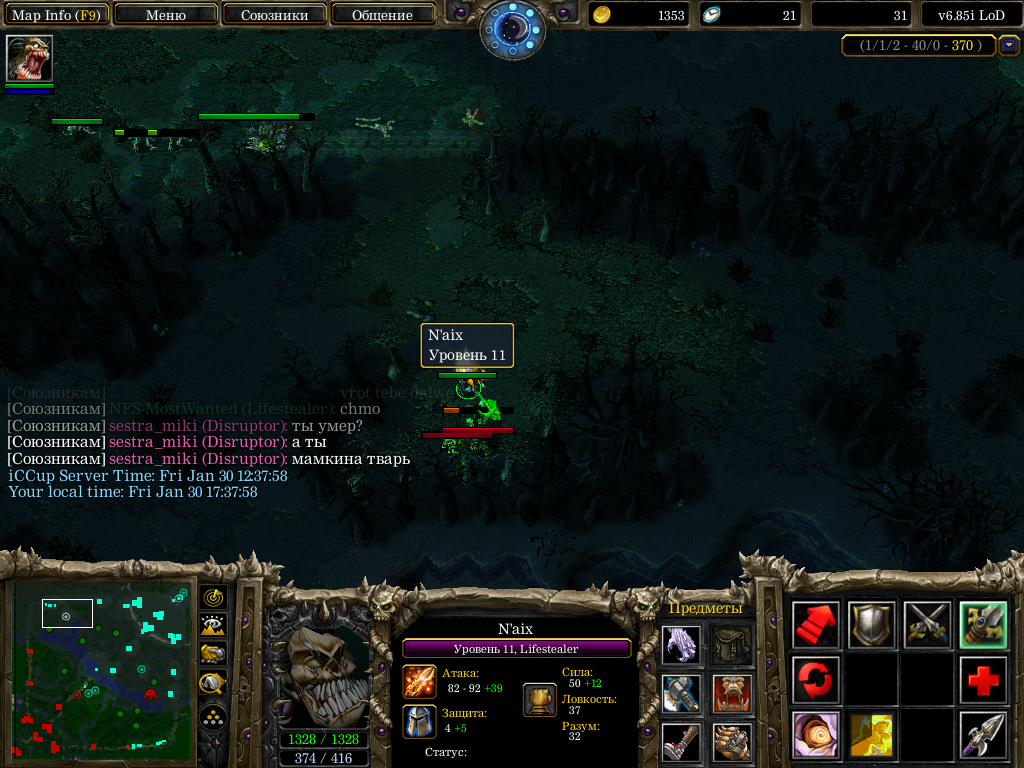This screenshot has width=1024, height=768.
Task: Select the red mask item slot
Action: pos(732,693)
